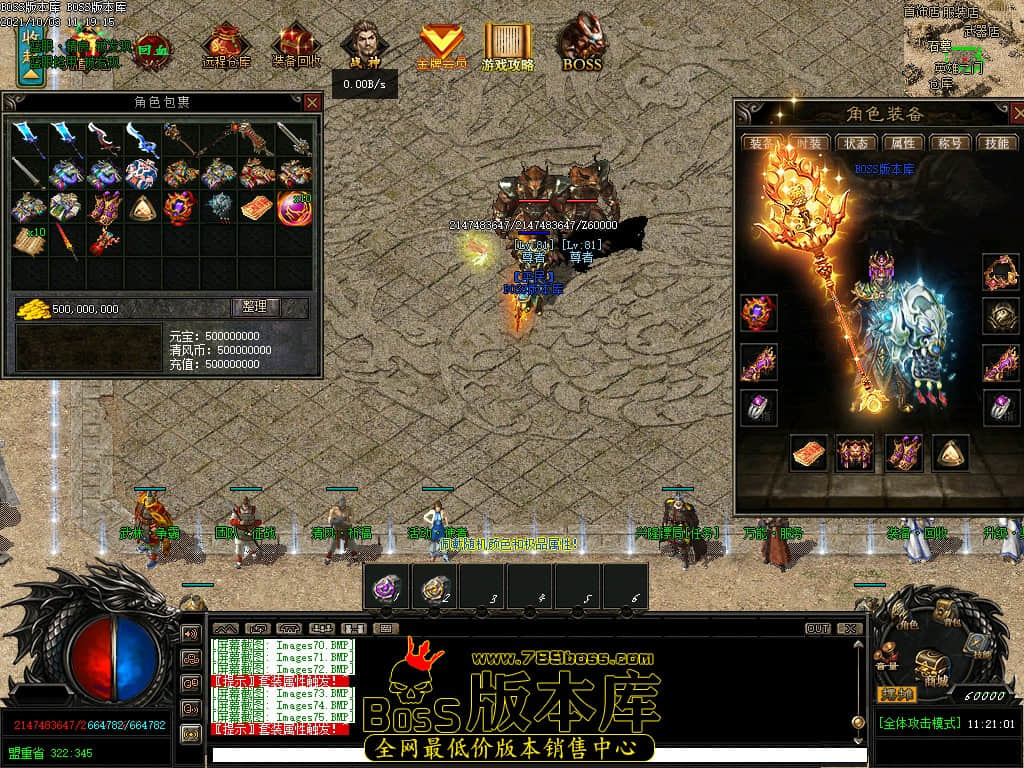This screenshot has width=1024, height=768.
Task: Open the minimap
Action: pos(962,45)
